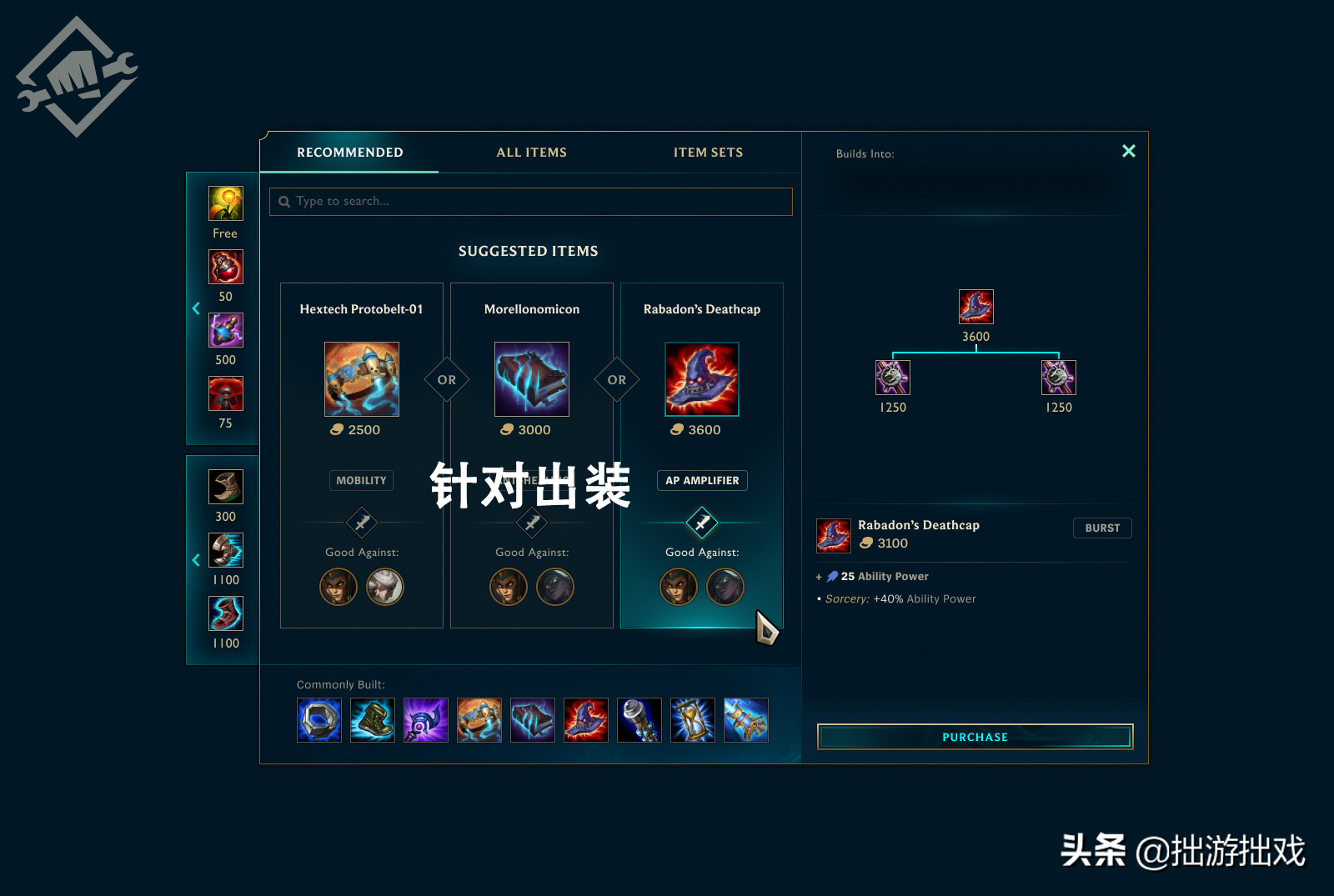Image resolution: width=1334 pixels, height=896 pixels.
Task: Choose the 50 gold red potion
Action: pyautogui.click(x=226, y=267)
